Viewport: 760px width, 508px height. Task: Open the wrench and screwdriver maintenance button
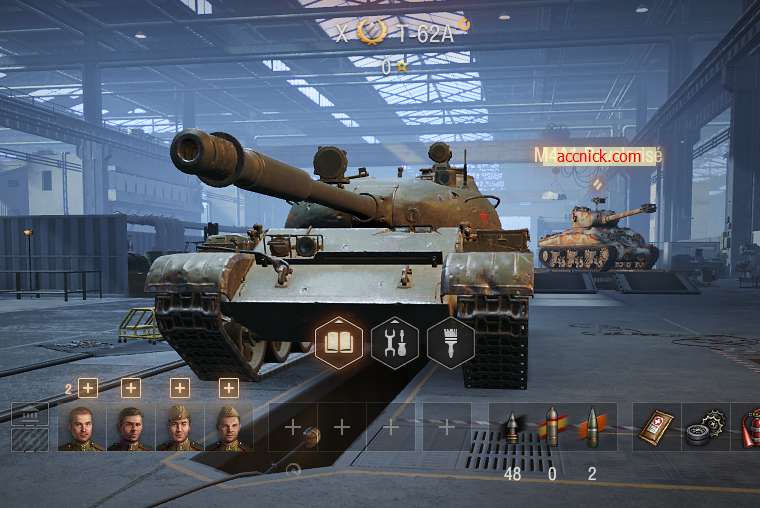point(394,343)
